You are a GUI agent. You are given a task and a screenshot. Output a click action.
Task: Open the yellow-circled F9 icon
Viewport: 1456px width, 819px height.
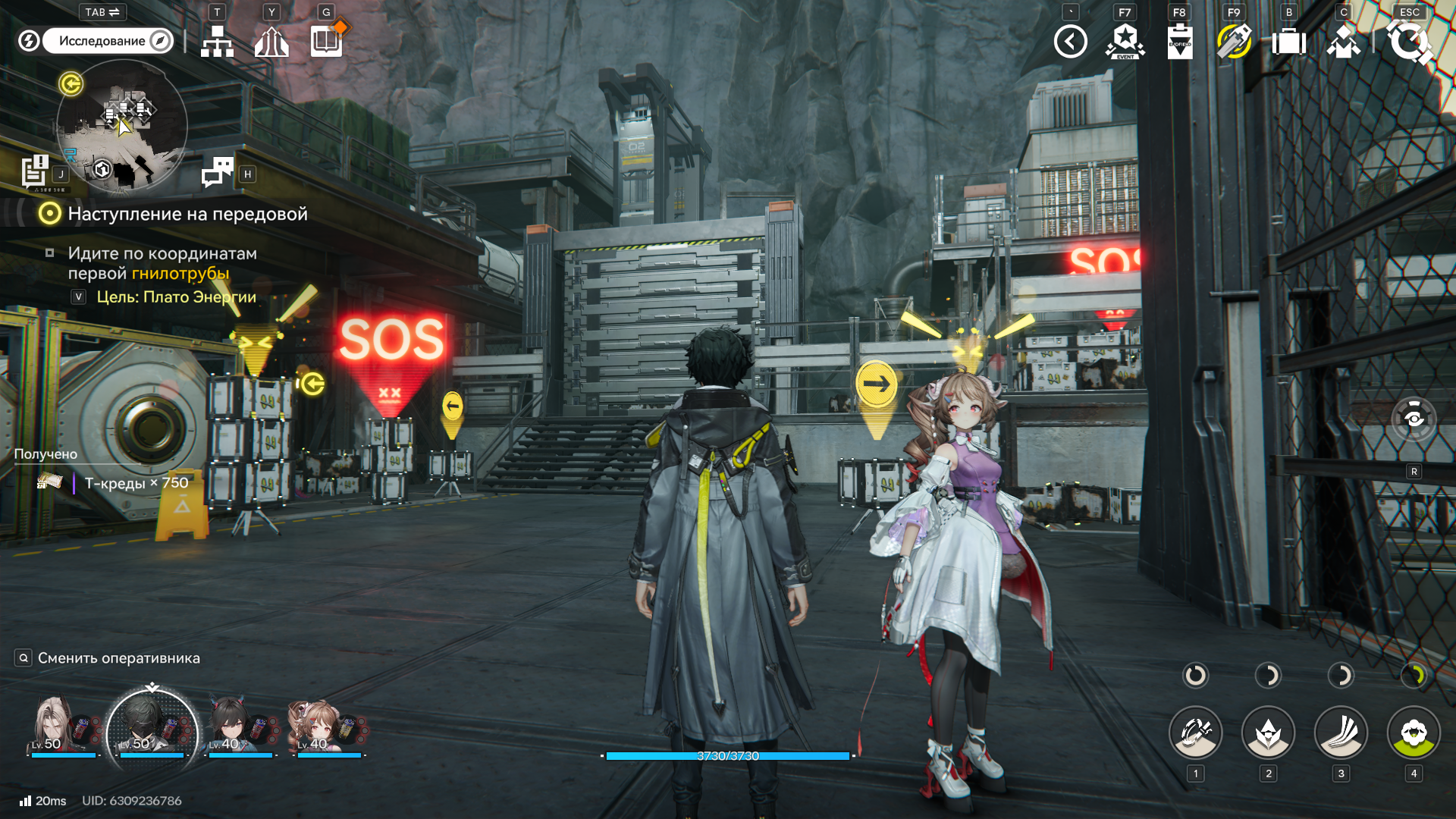1234,42
